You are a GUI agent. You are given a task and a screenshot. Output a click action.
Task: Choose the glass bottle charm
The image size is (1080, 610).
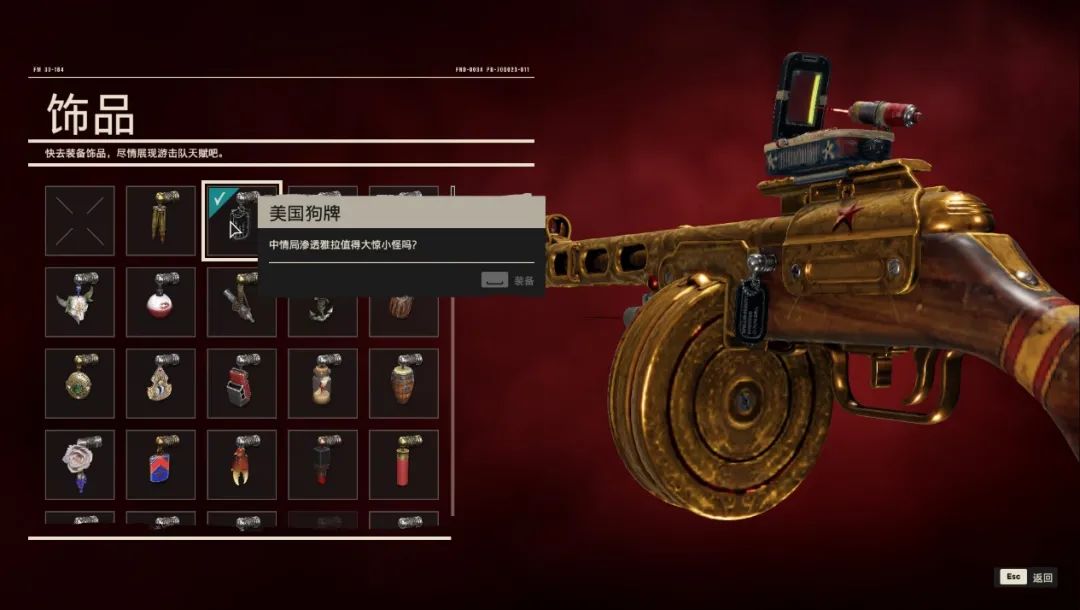323,383
